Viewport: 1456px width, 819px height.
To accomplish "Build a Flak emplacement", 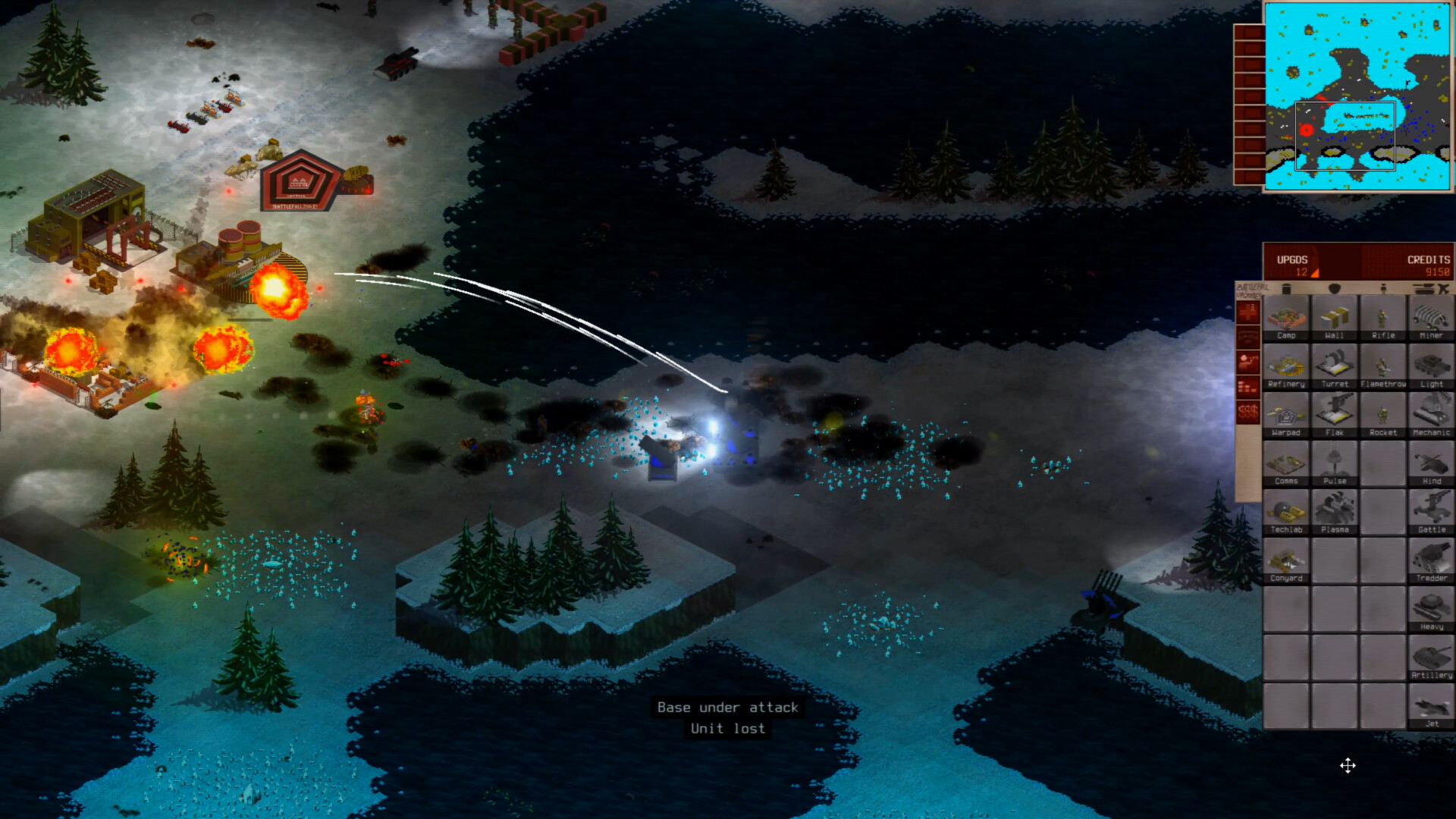I will click(1335, 416).
